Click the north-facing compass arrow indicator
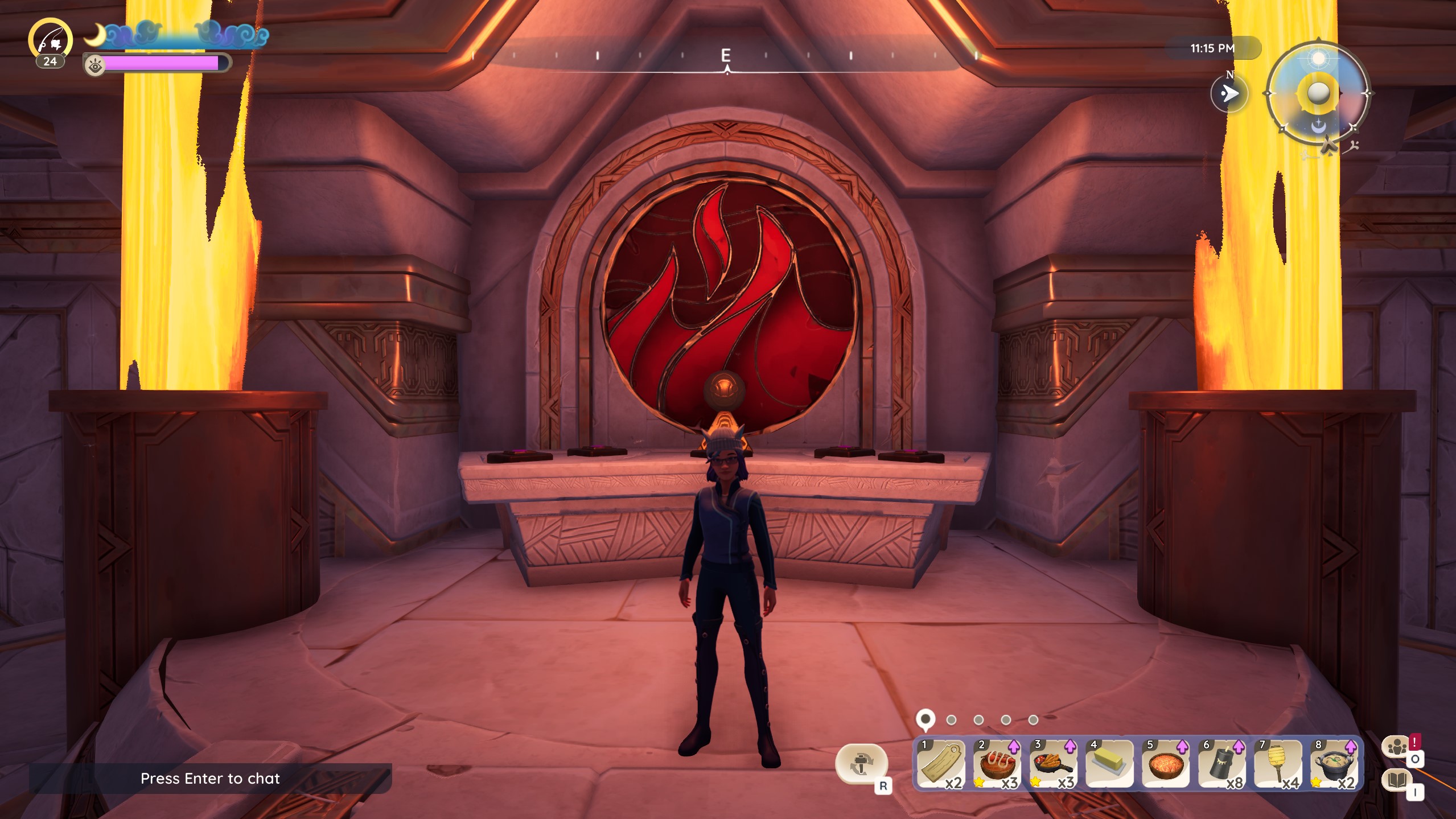The image size is (1456, 819). 1229,93
